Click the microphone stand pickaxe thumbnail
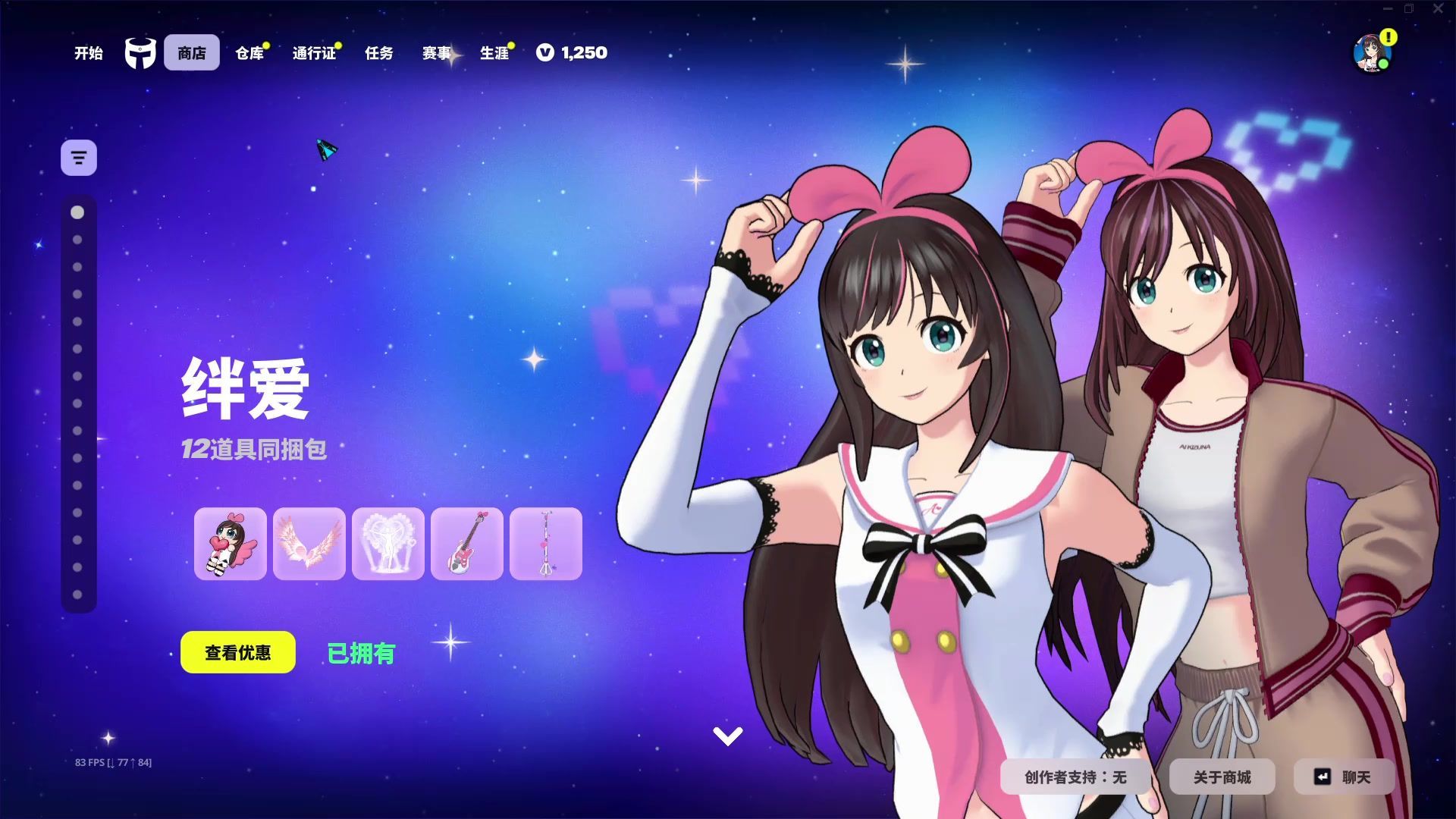 (x=547, y=544)
